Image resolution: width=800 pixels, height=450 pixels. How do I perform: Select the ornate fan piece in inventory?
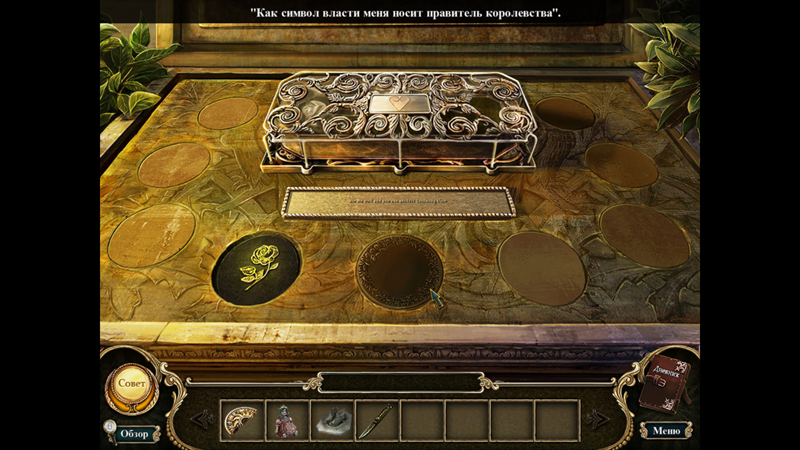[241, 420]
